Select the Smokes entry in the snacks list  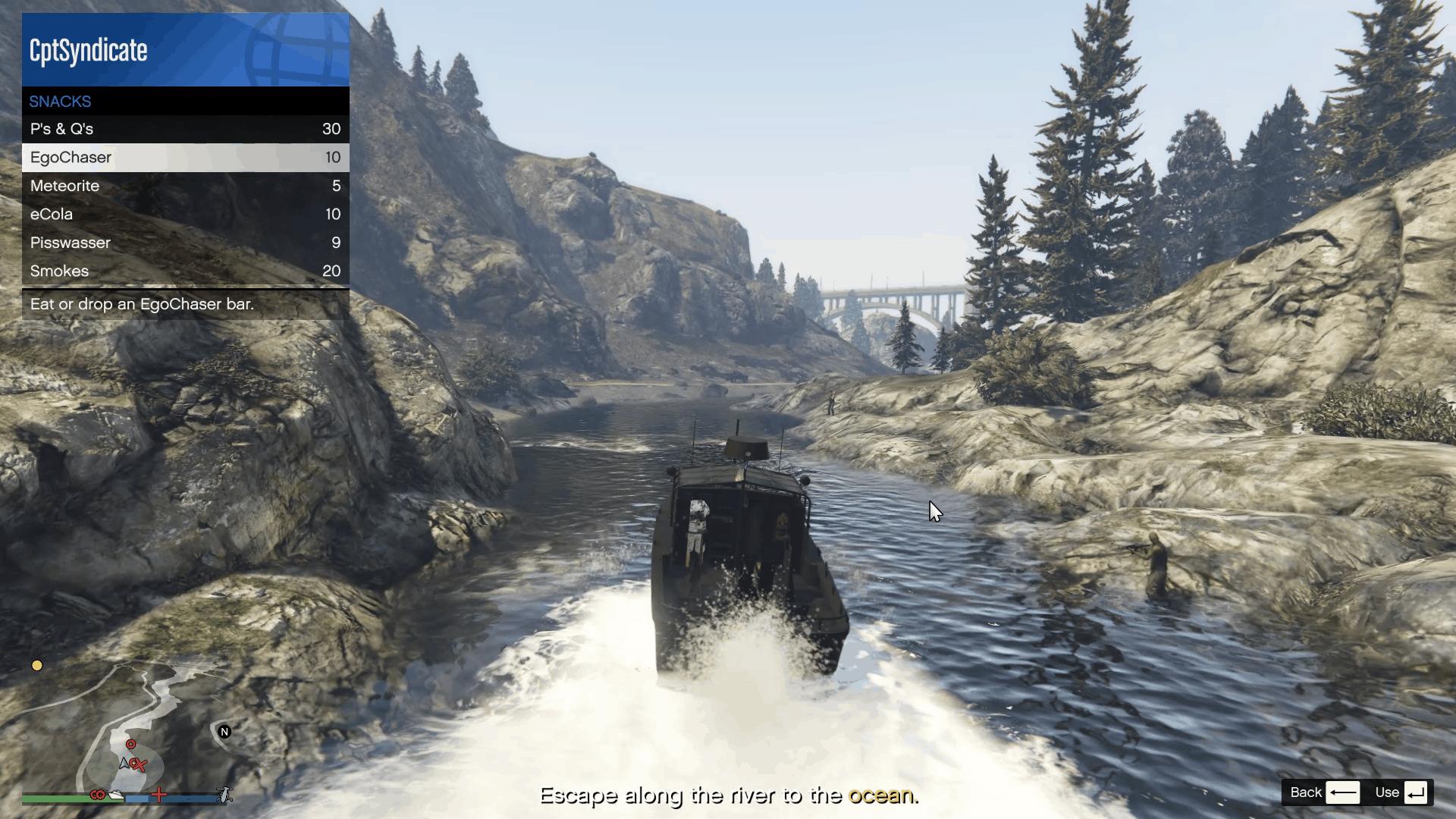pyautogui.click(x=185, y=271)
